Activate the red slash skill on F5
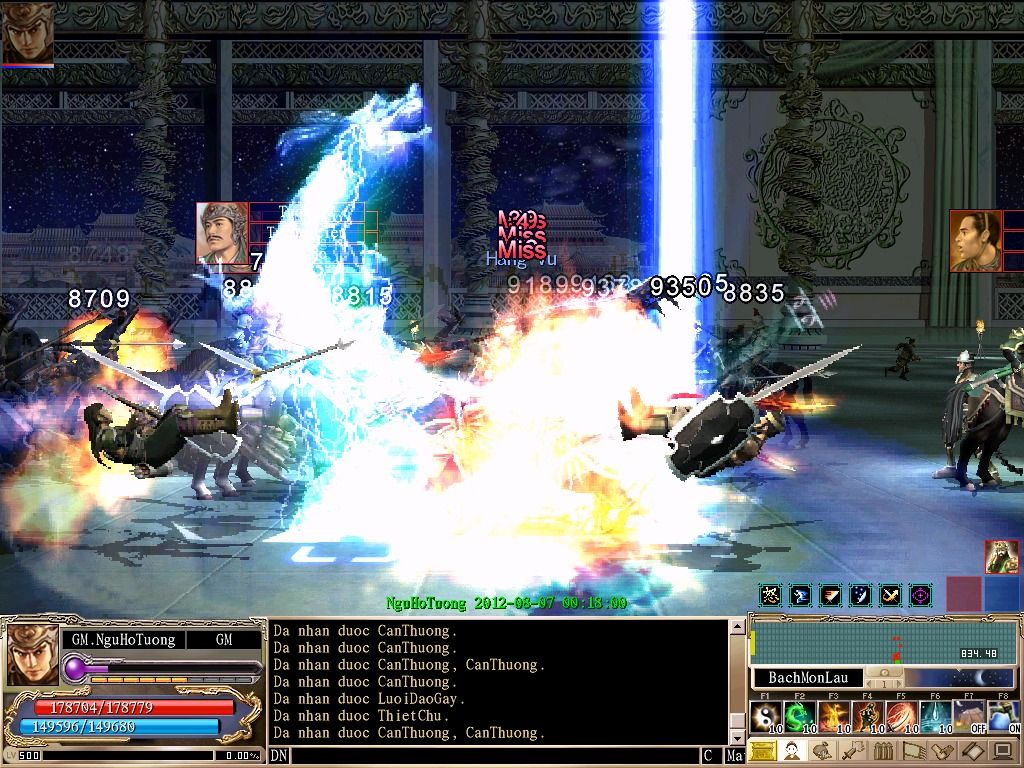This screenshot has height=768, width=1024. coord(902,716)
